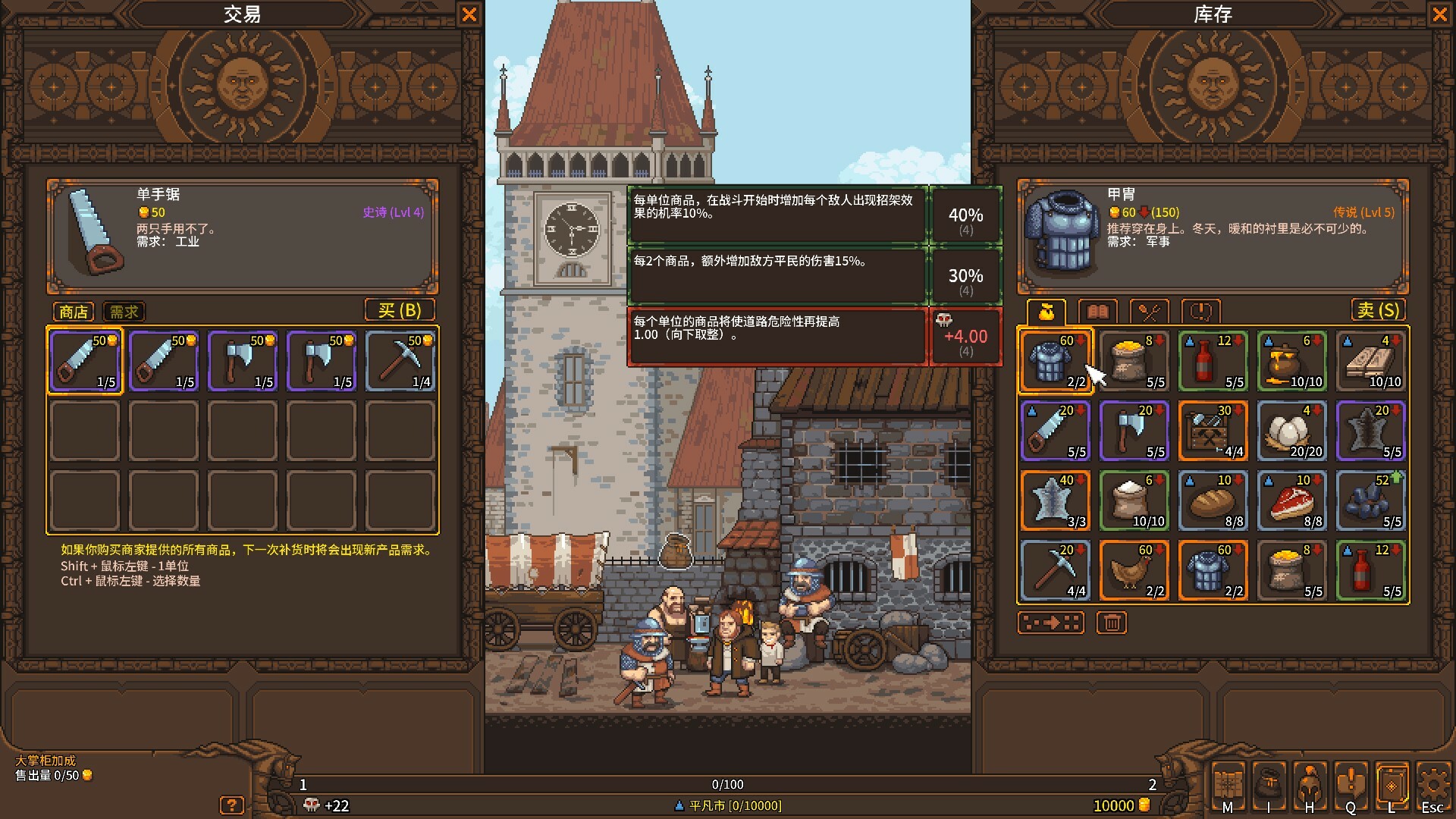This screenshot has width=1456, height=819.
Task: Open the help question mark button
Action: [x=232, y=805]
